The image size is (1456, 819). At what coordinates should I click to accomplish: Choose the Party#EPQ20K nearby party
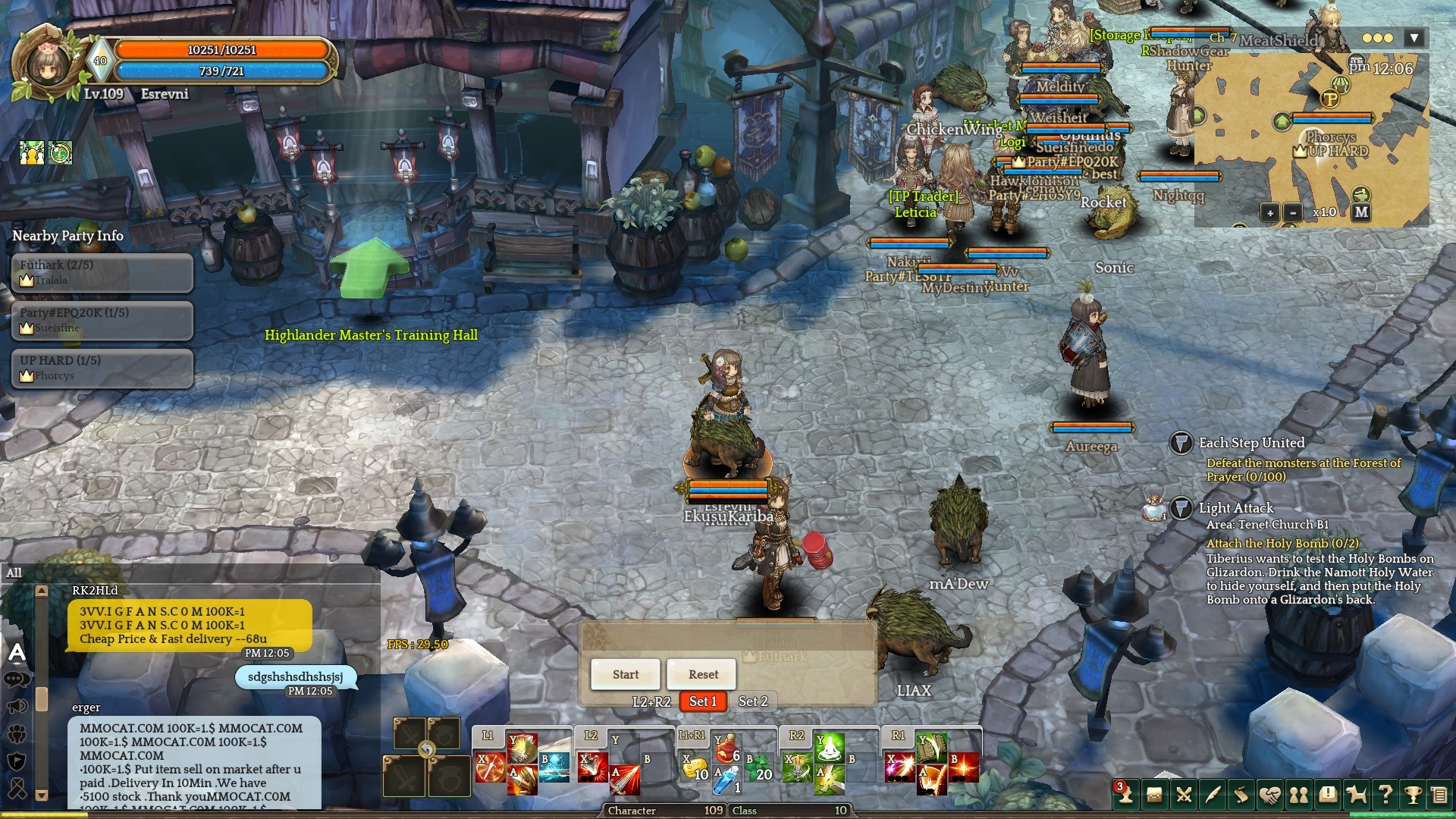click(102, 320)
